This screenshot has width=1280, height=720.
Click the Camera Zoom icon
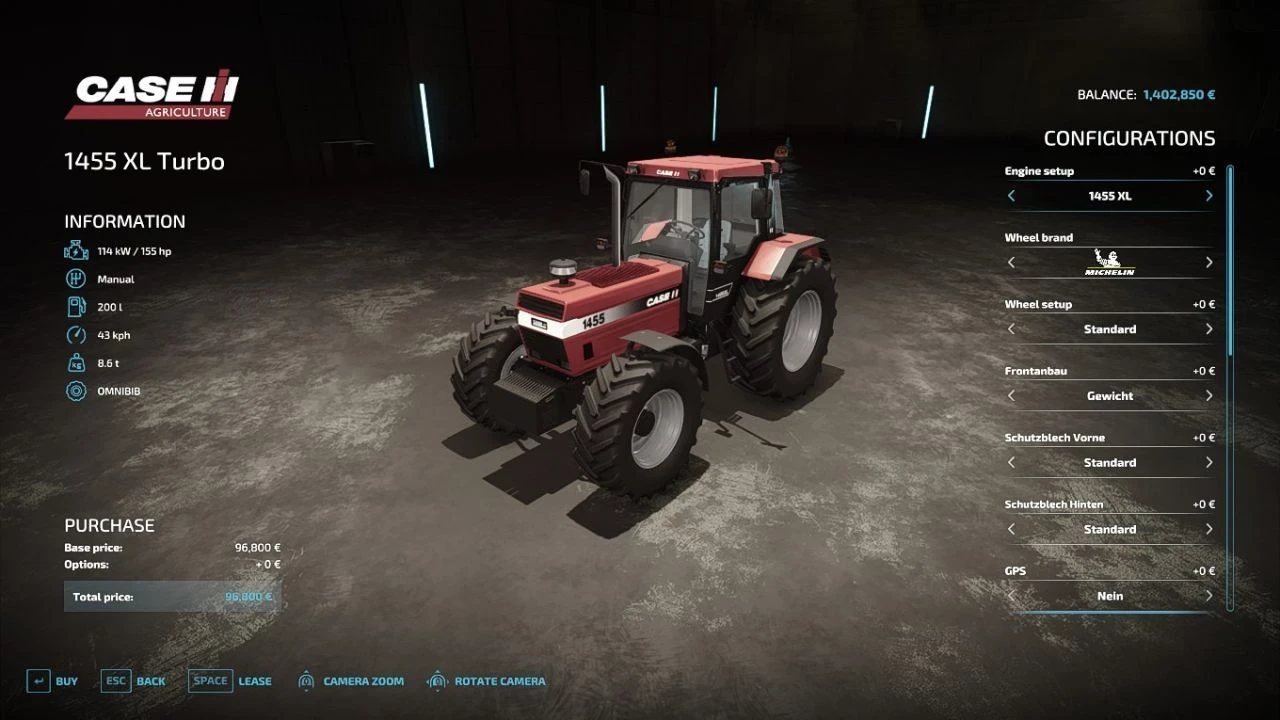tap(305, 680)
